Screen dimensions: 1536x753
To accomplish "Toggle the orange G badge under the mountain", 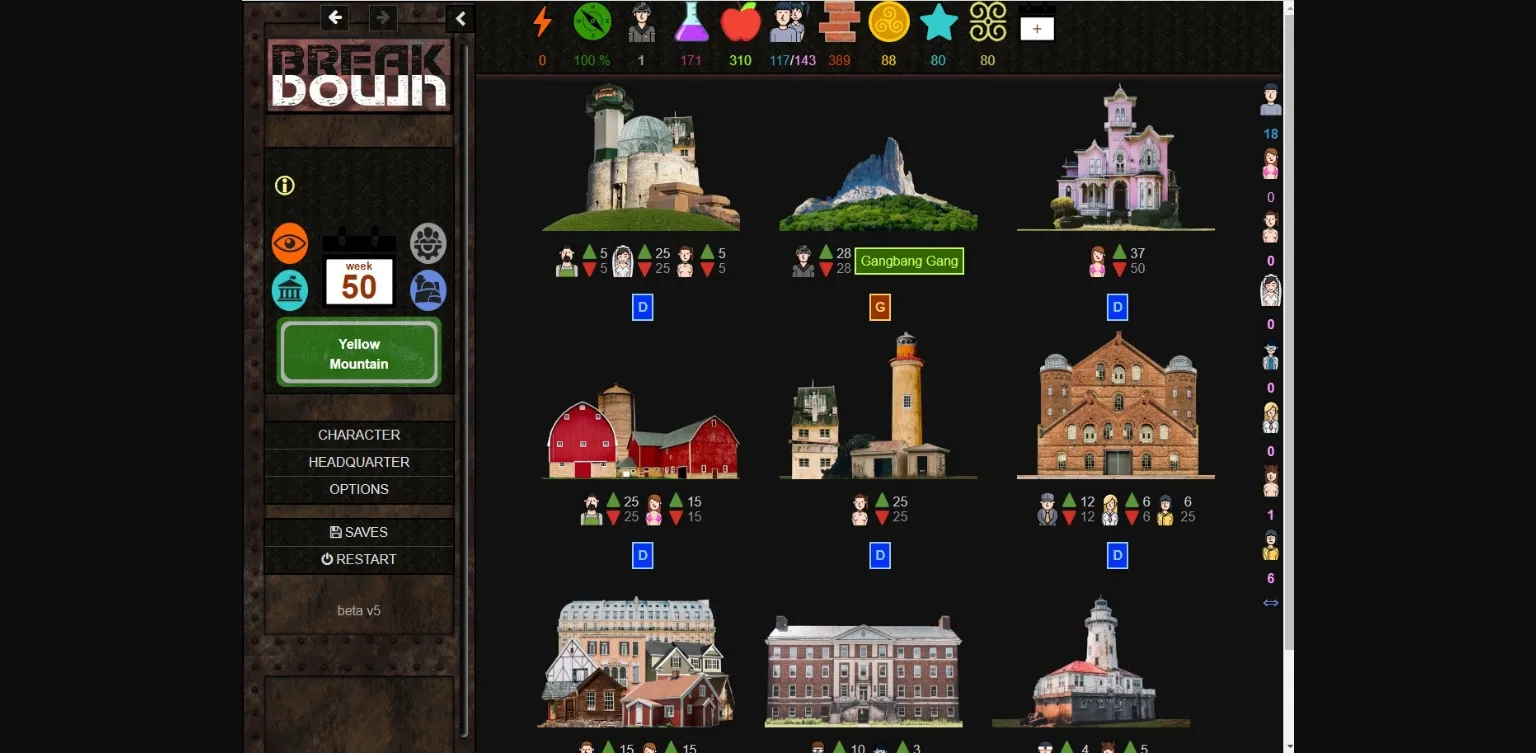I will (x=878, y=307).
